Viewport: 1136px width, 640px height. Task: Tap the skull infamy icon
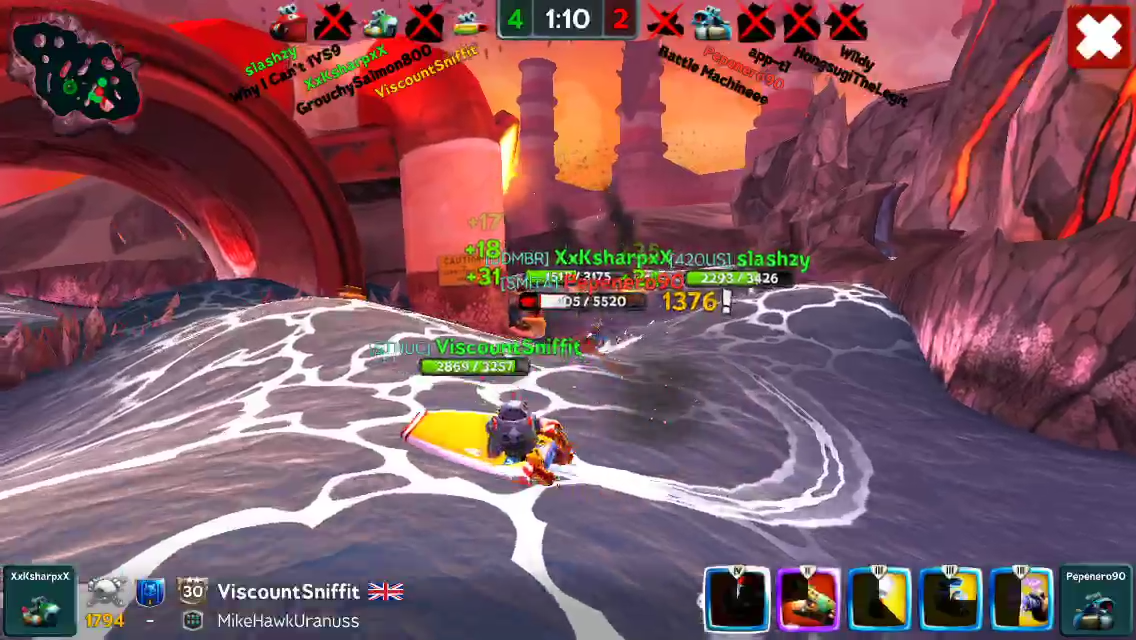pyautogui.click(x=104, y=591)
